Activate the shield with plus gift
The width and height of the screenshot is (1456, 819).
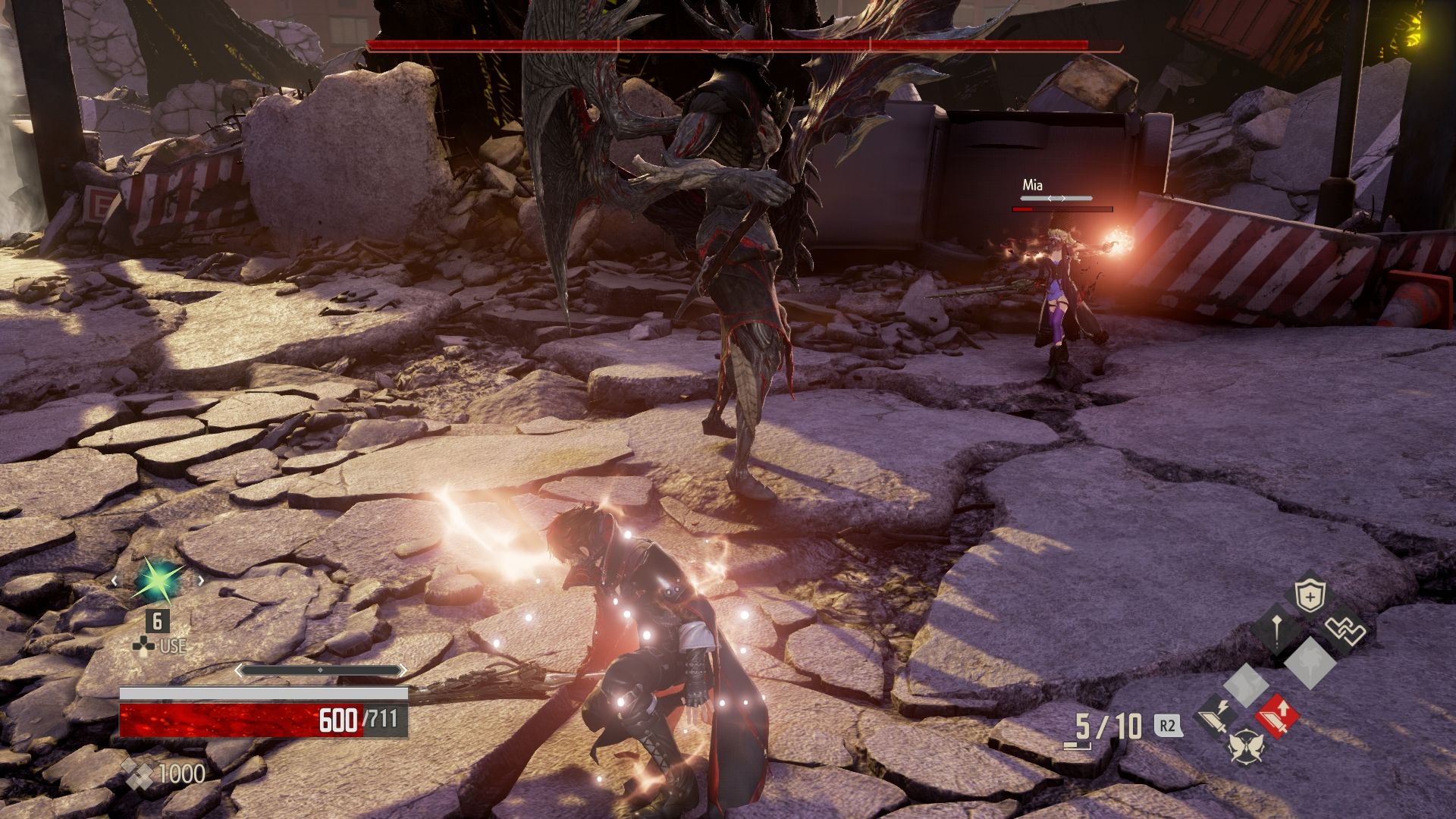[1309, 598]
